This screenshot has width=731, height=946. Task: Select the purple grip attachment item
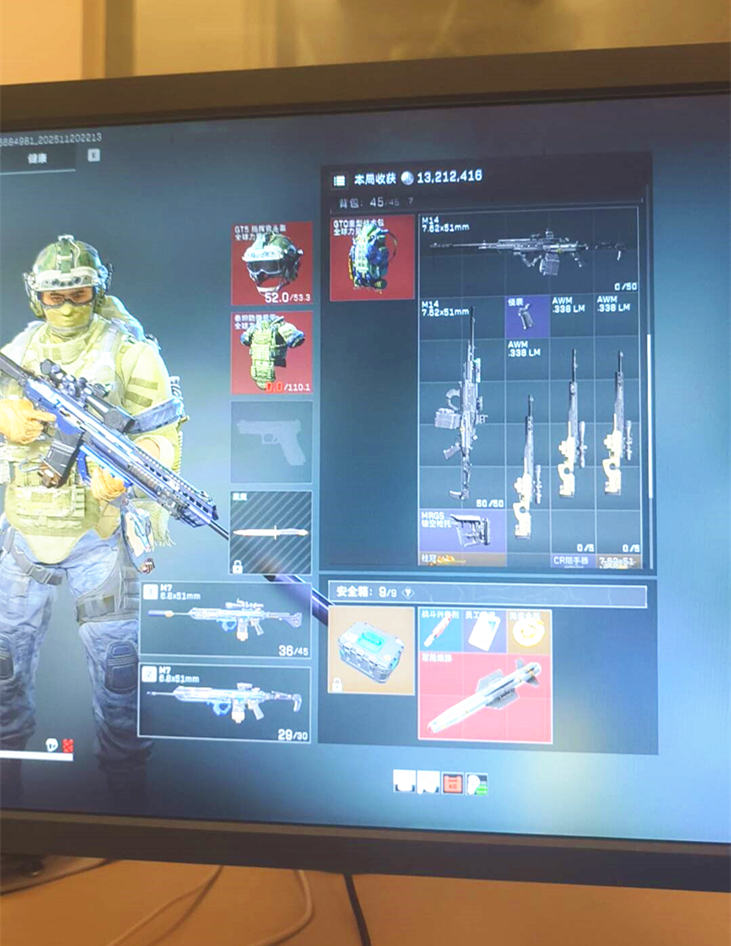526,316
